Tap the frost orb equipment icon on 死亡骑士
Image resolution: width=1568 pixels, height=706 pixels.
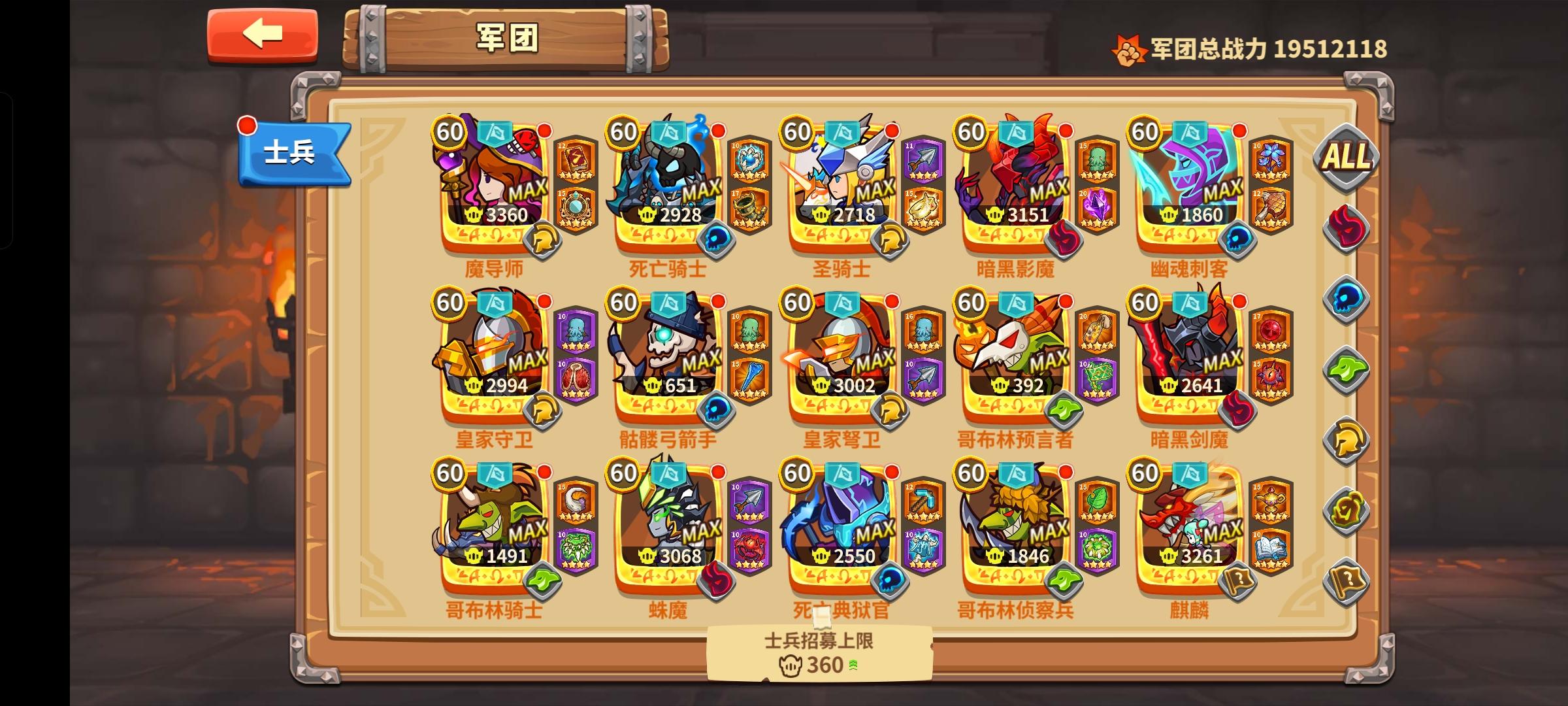point(751,160)
